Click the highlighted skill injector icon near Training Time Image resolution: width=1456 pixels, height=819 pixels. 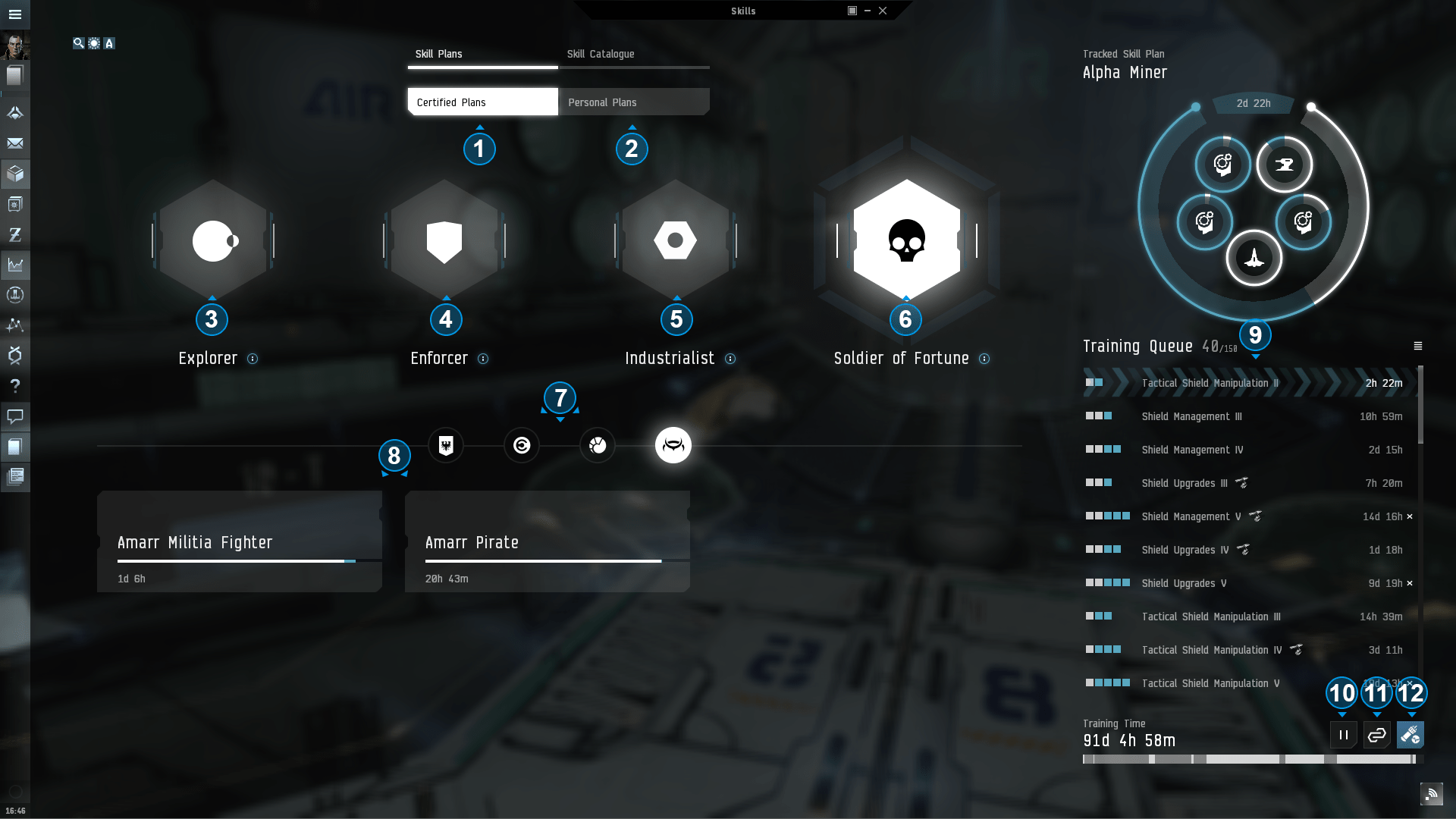(x=1410, y=734)
